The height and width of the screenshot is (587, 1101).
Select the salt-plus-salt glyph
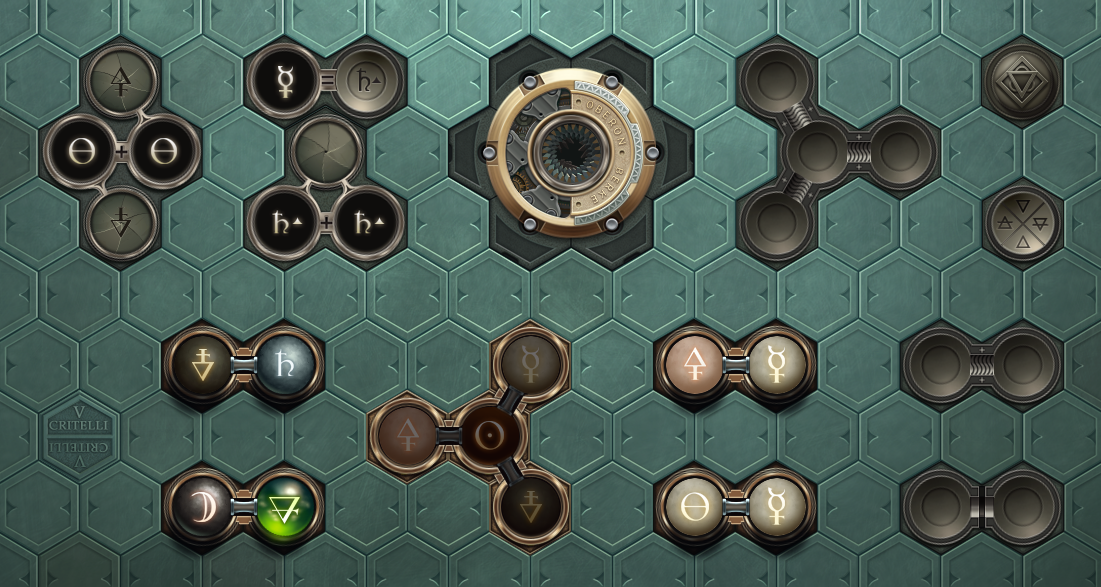point(122,152)
